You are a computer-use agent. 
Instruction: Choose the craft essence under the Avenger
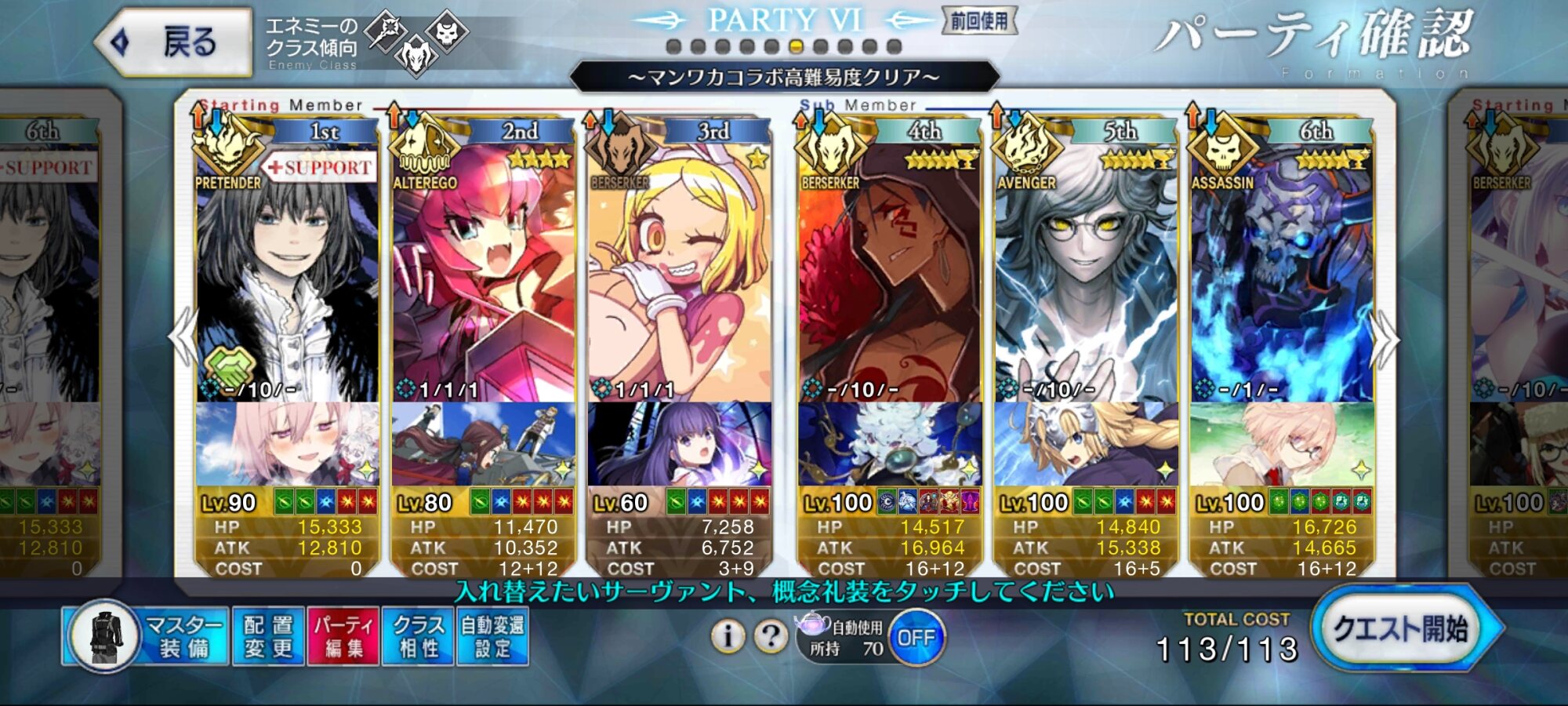[x=1086, y=445]
